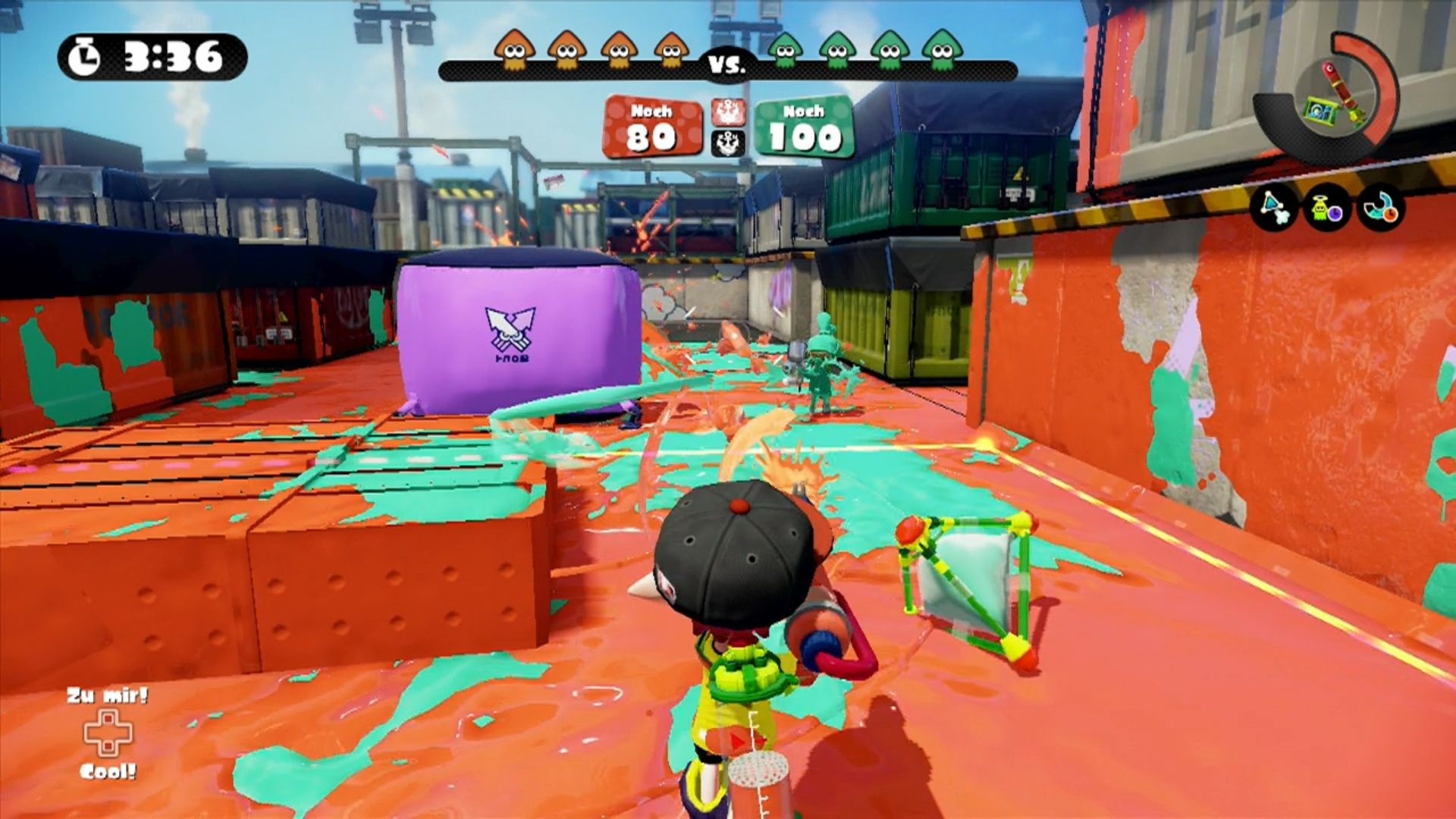Image resolution: width=1456 pixels, height=819 pixels.
Task: Select the black team status bar at top
Action: pos(726,72)
